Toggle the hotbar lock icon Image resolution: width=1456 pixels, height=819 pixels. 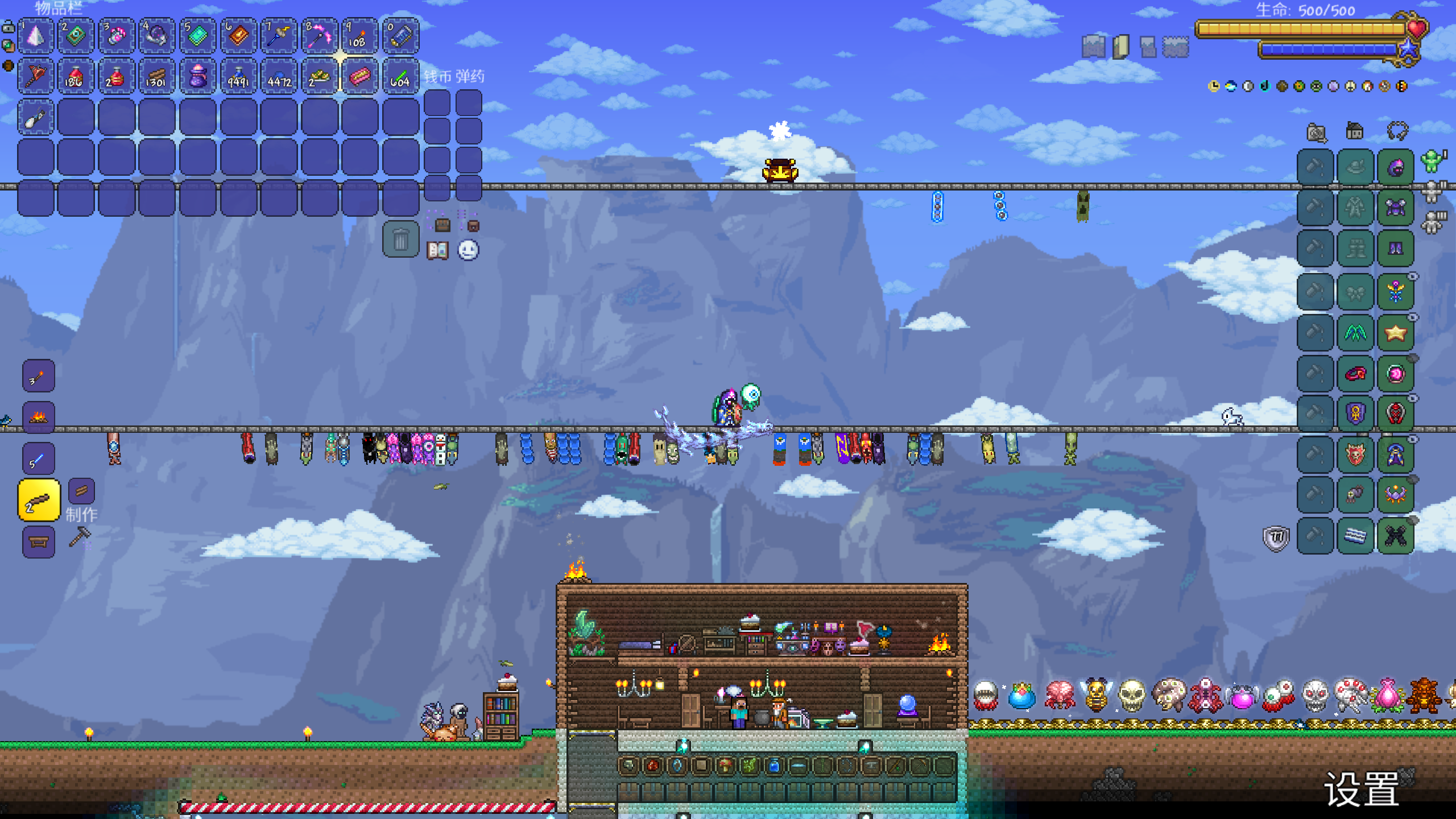9,27
